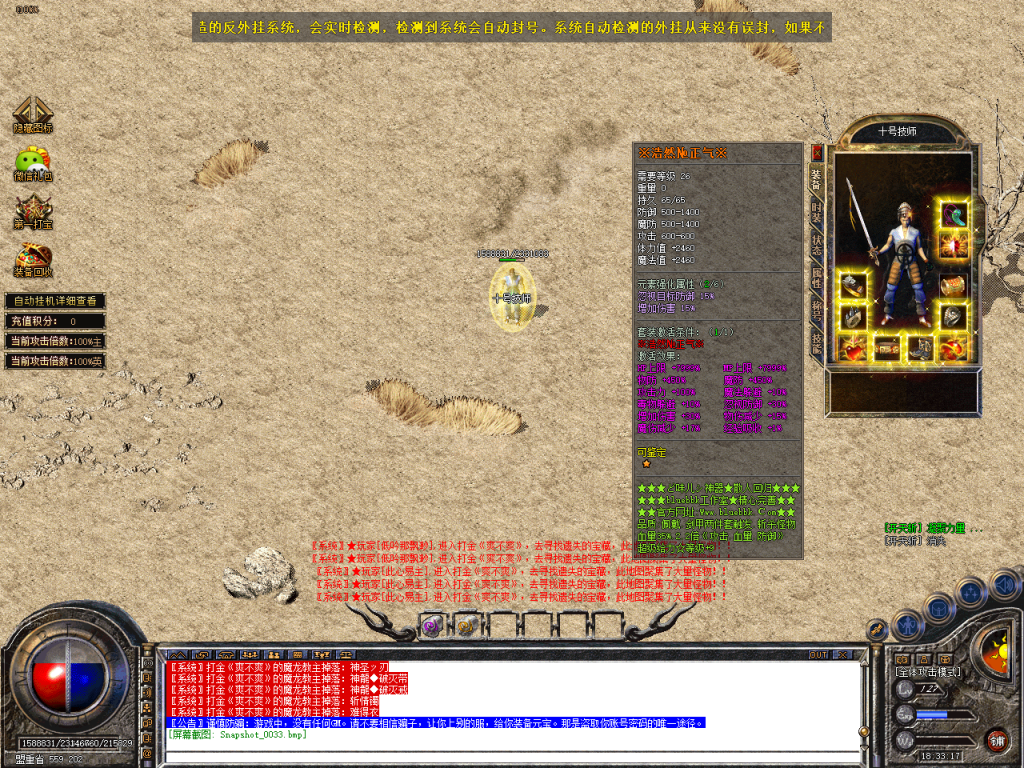Switch to the 时装 fashion tab

coord(817,212)
